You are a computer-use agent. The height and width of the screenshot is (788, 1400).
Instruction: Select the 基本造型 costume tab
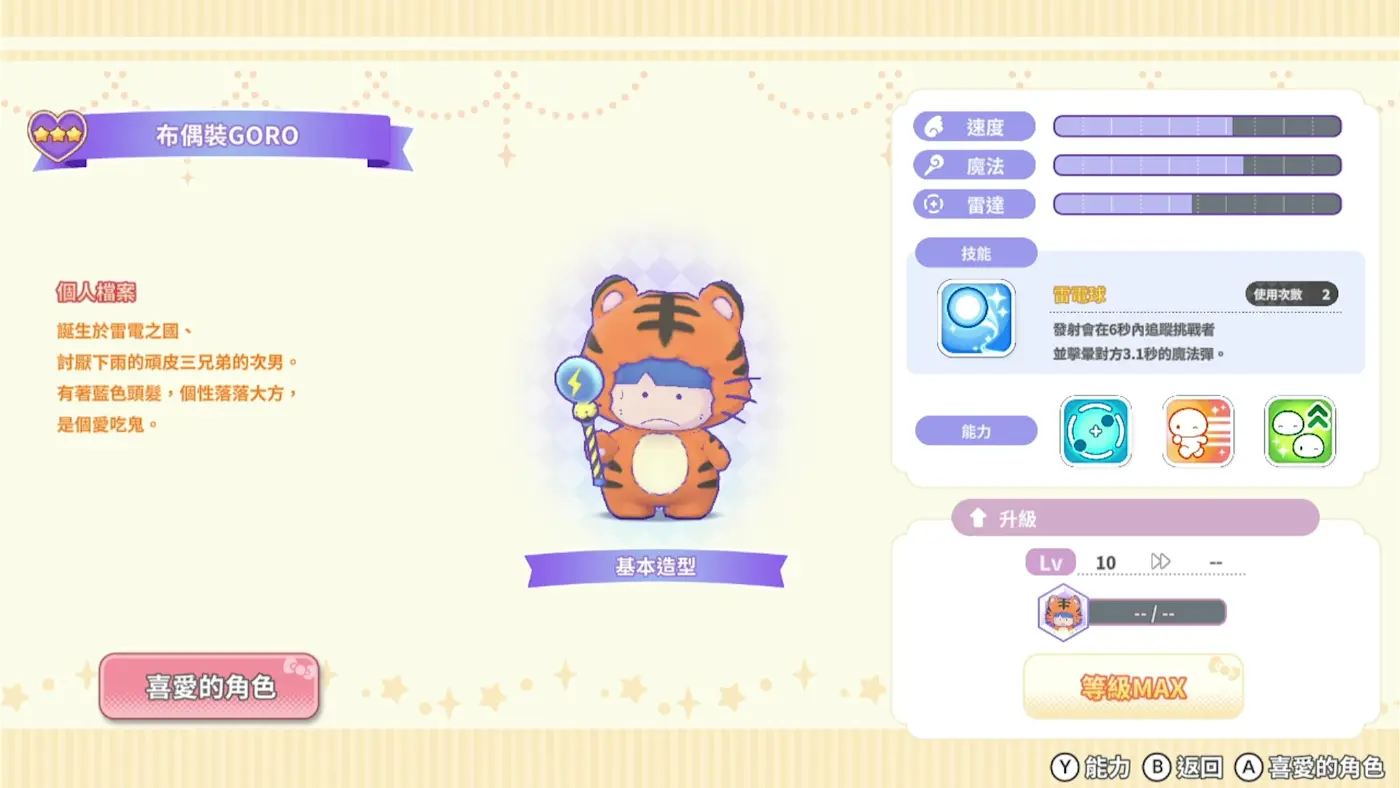tap(655, 564)
